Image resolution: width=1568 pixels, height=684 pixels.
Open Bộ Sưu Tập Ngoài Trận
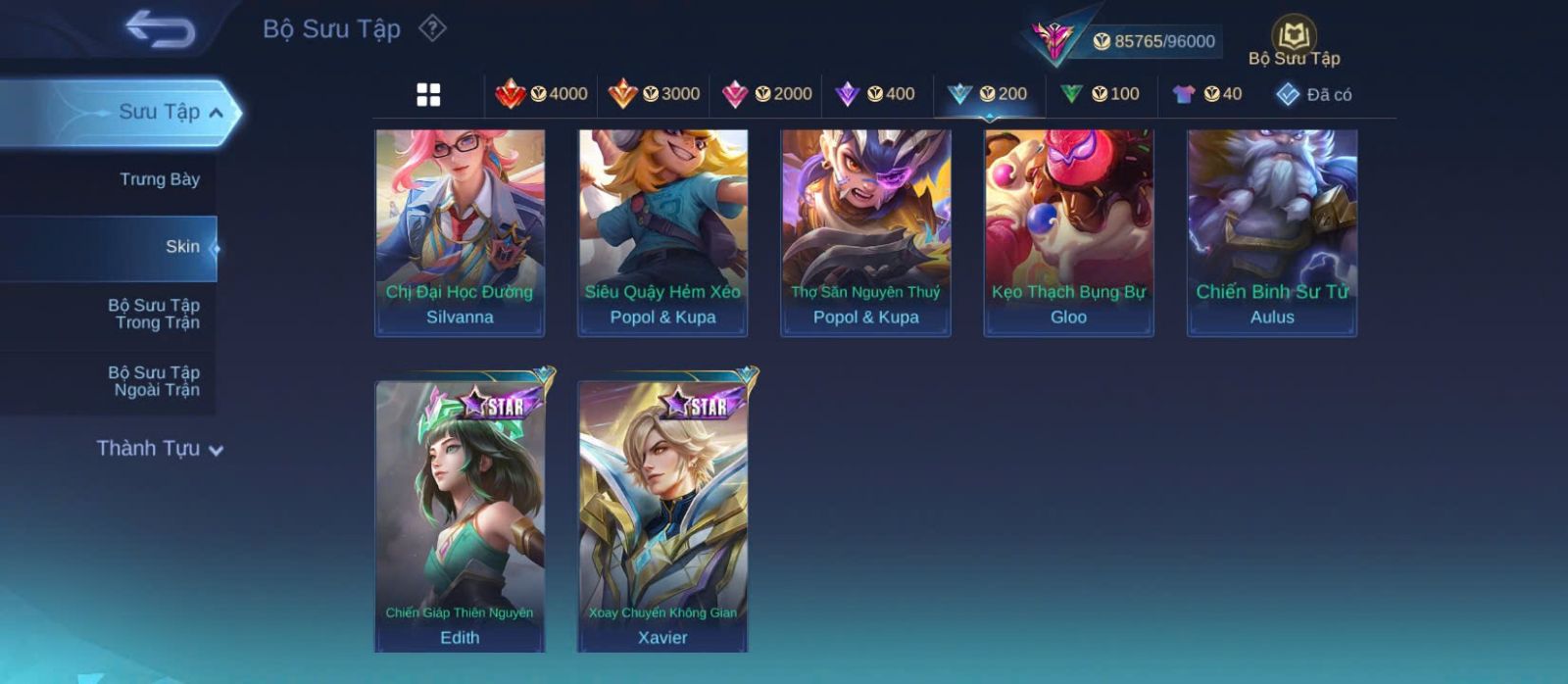154,381
